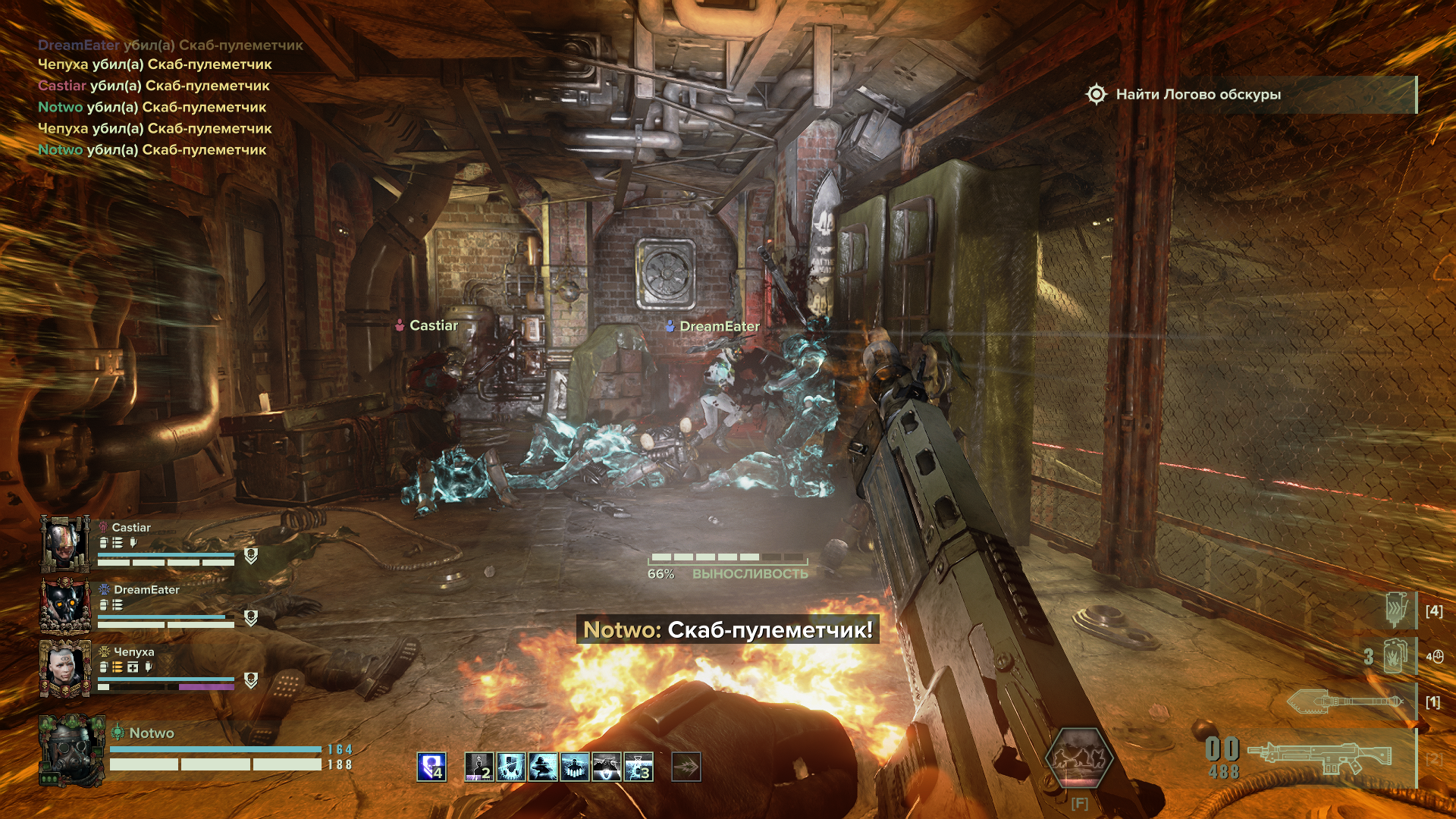
Task: Select the equipped rifle weapon slot
Action: pyautogui.click(x=1319, y=757)
